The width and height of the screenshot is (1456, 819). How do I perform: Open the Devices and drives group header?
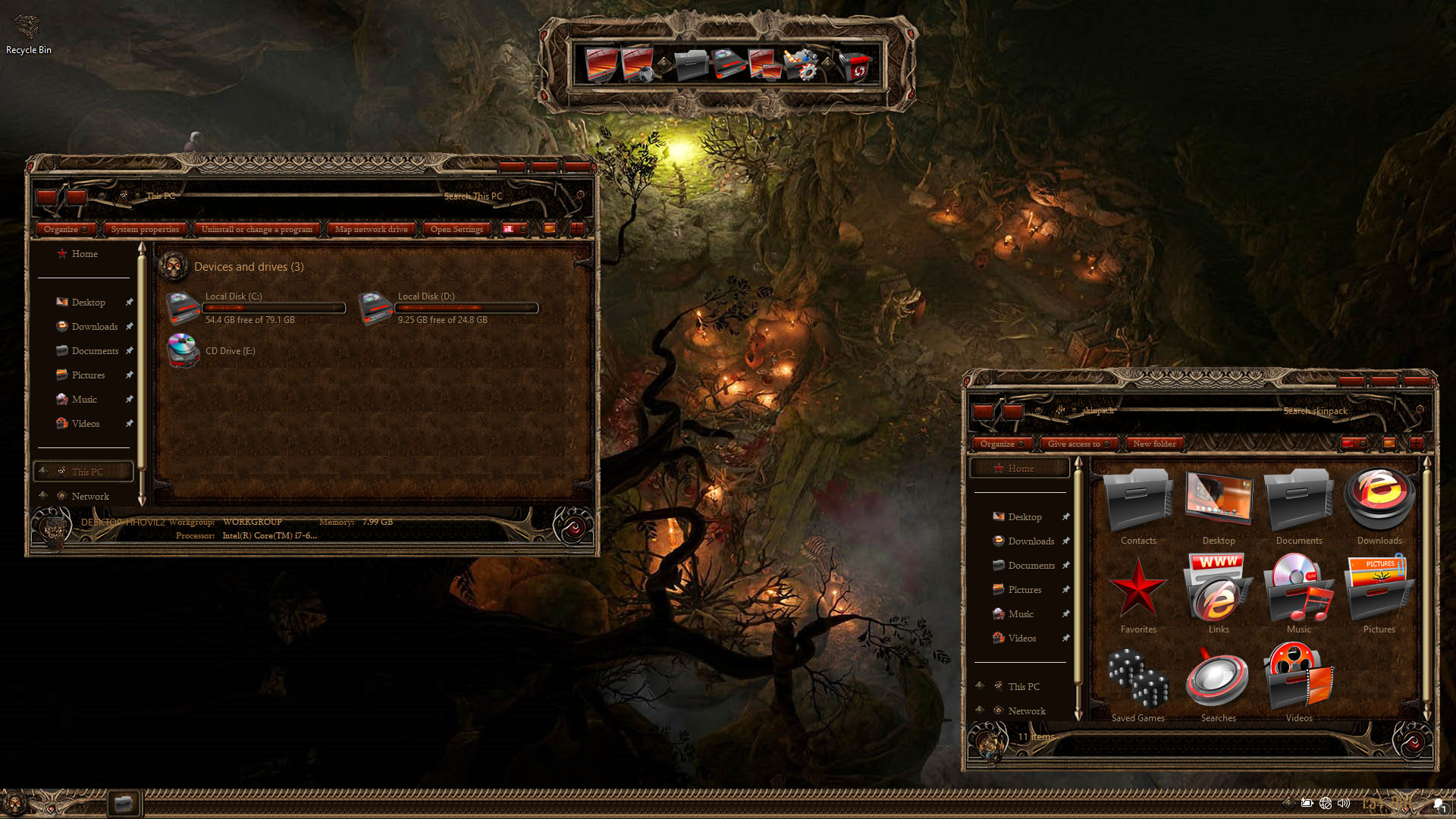tap(249, 267)
